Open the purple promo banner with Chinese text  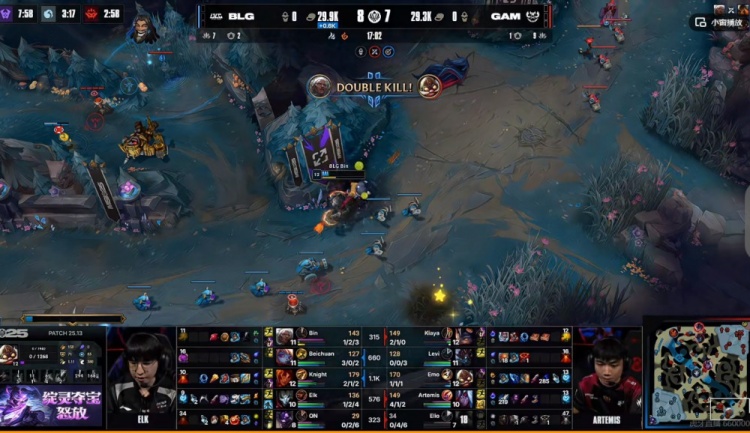[52, 407]
